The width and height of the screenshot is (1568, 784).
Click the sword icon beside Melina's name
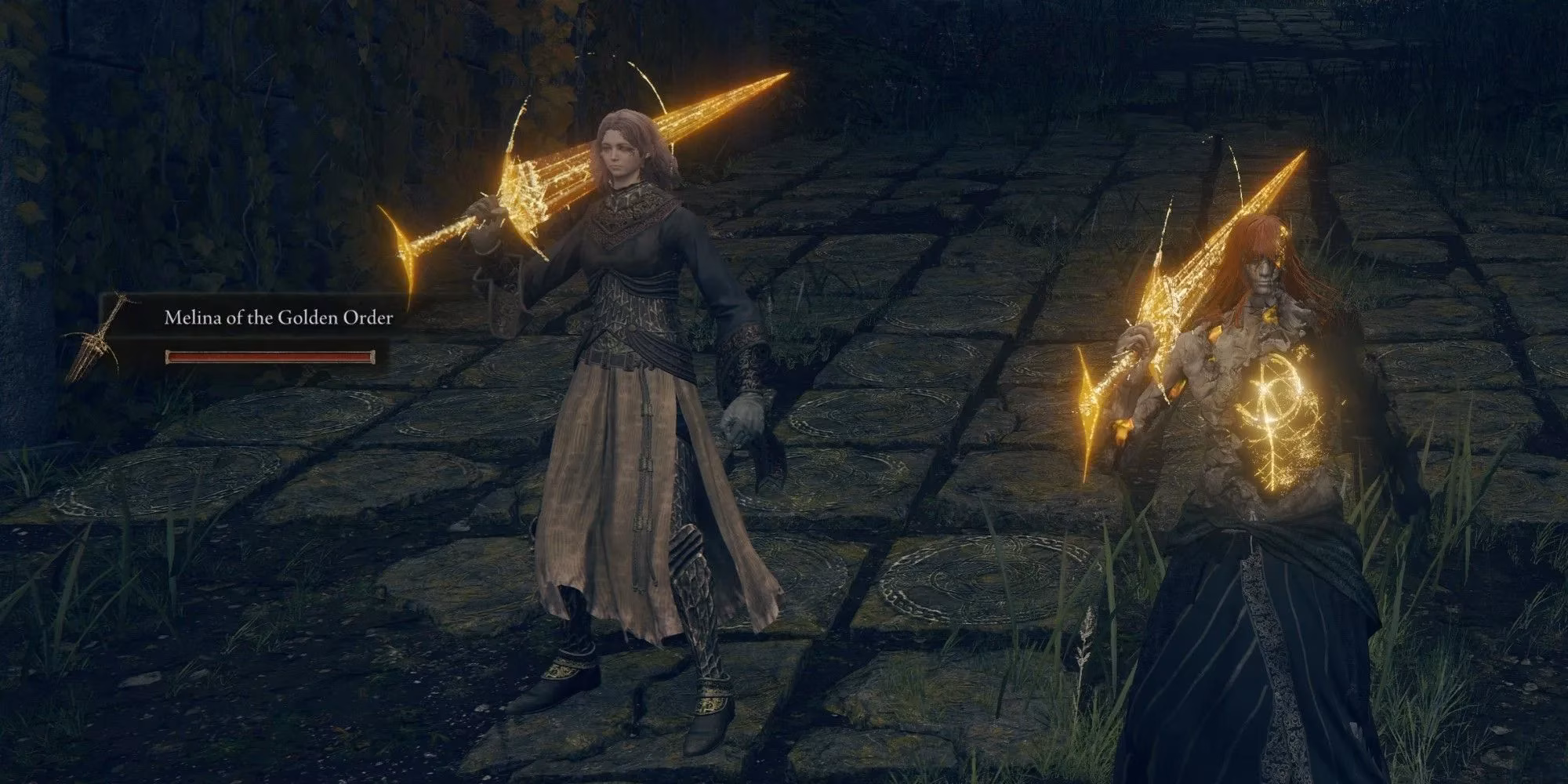[x=93, y=338]
